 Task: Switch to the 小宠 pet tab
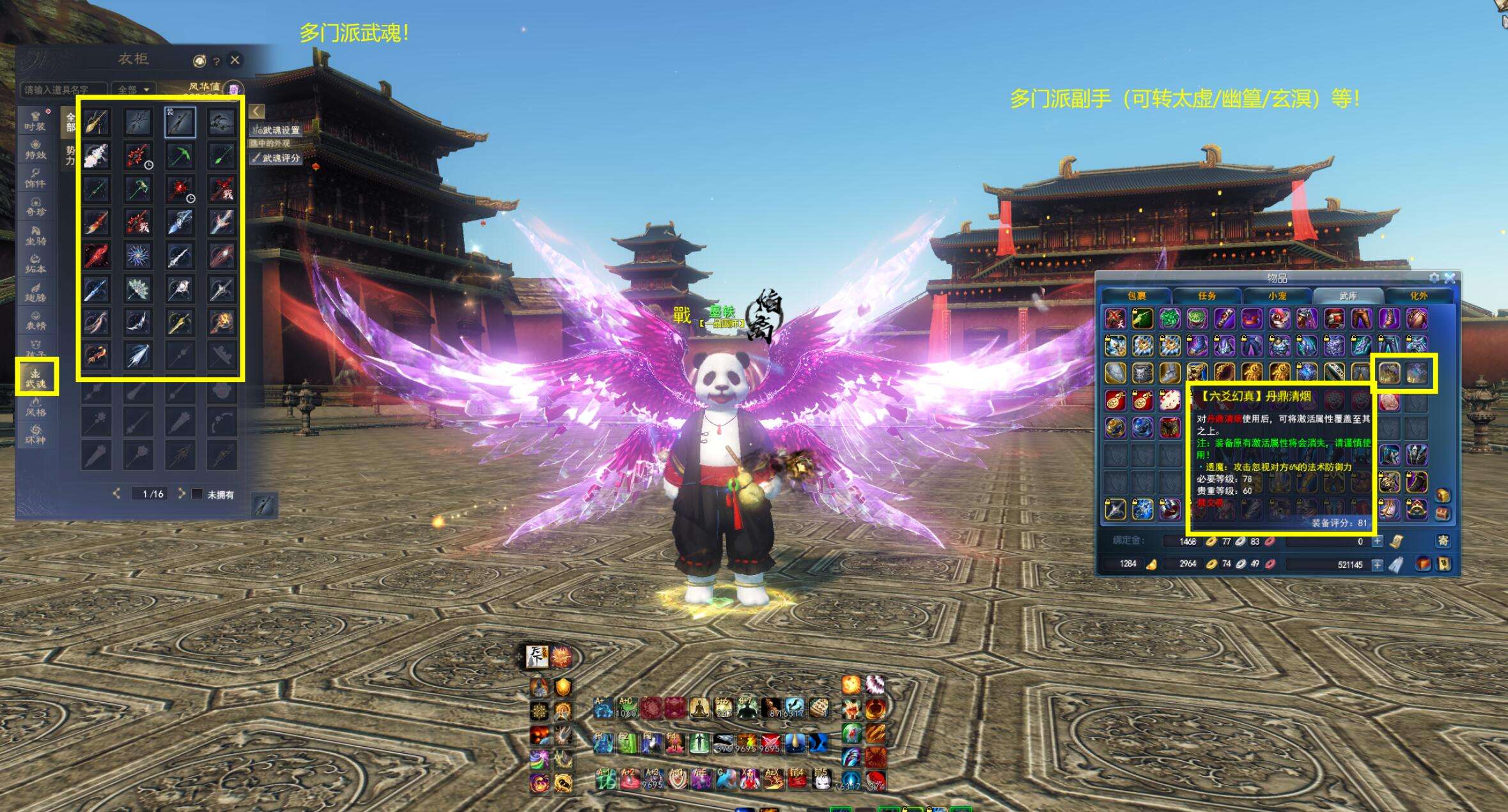point(1277,296)
